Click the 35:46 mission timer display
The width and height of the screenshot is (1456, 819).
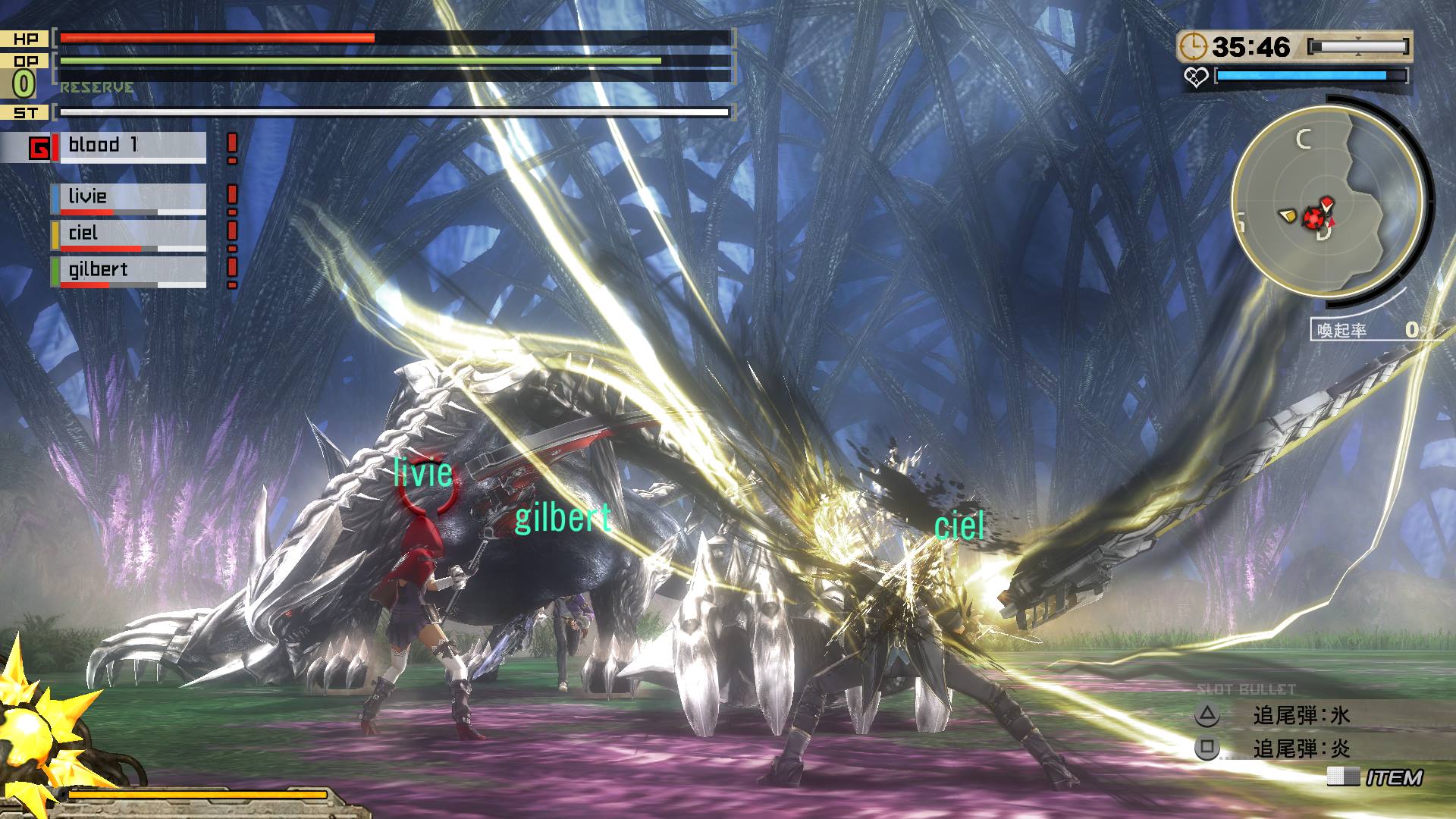point(1252,47)
